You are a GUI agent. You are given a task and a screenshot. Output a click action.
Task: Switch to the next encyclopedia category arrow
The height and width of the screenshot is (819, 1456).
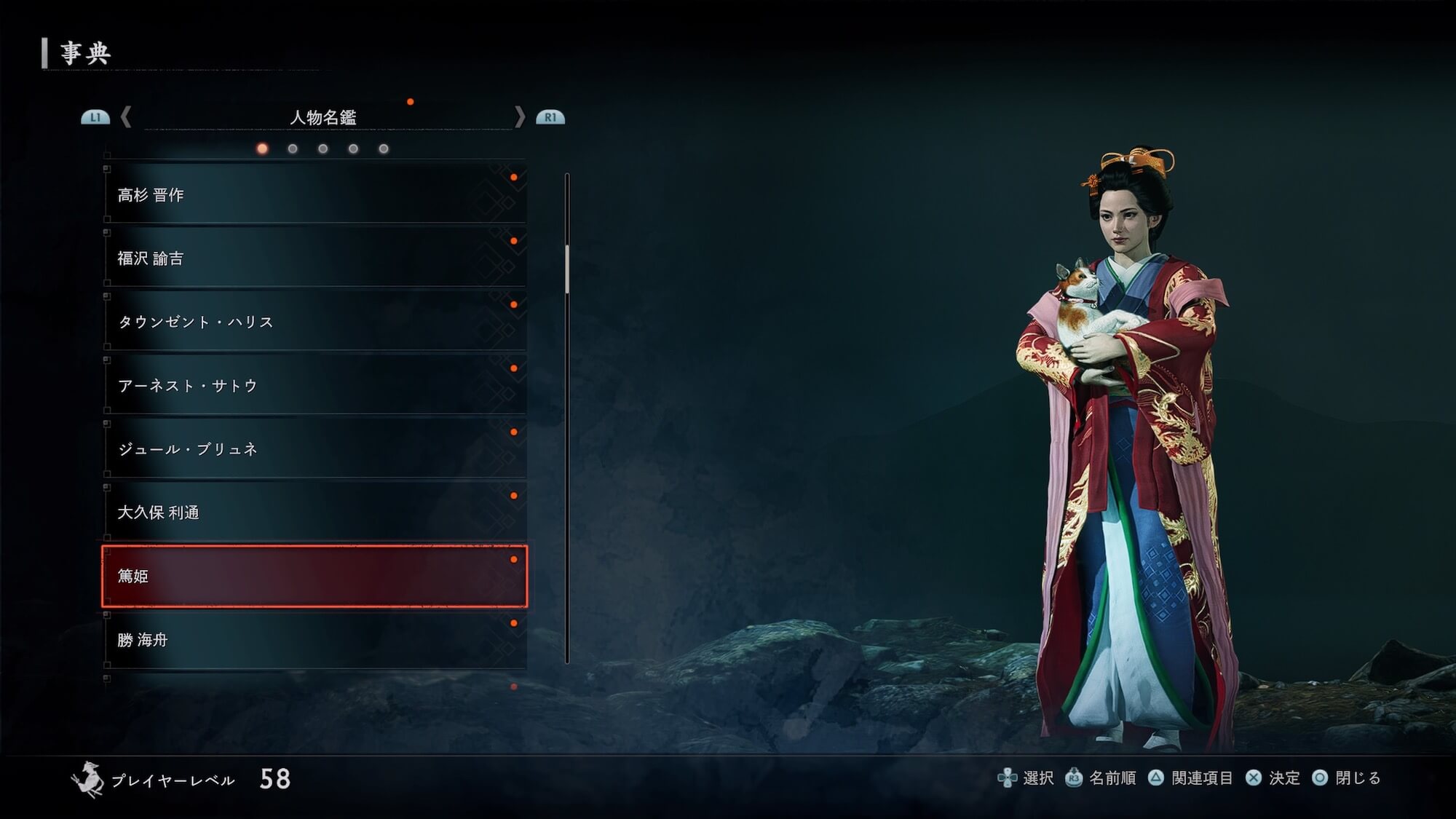pos(519,117)
